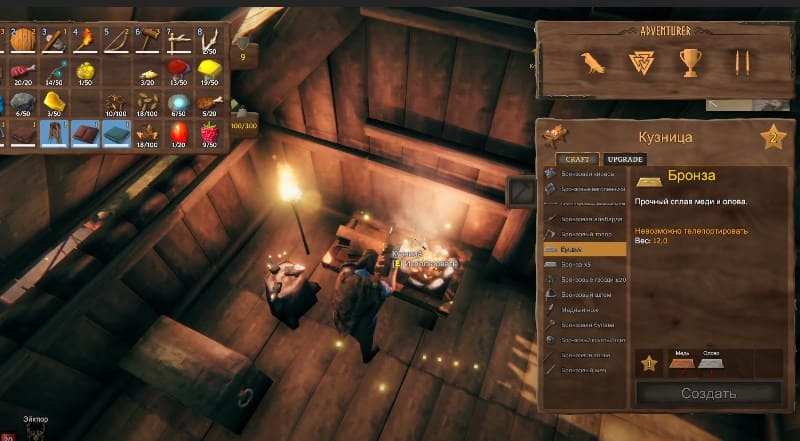Image resolution: width=800 pixels, height=441 pixels.
Task: Pick the raspberries stack in inventory
Action: point(210,133)
